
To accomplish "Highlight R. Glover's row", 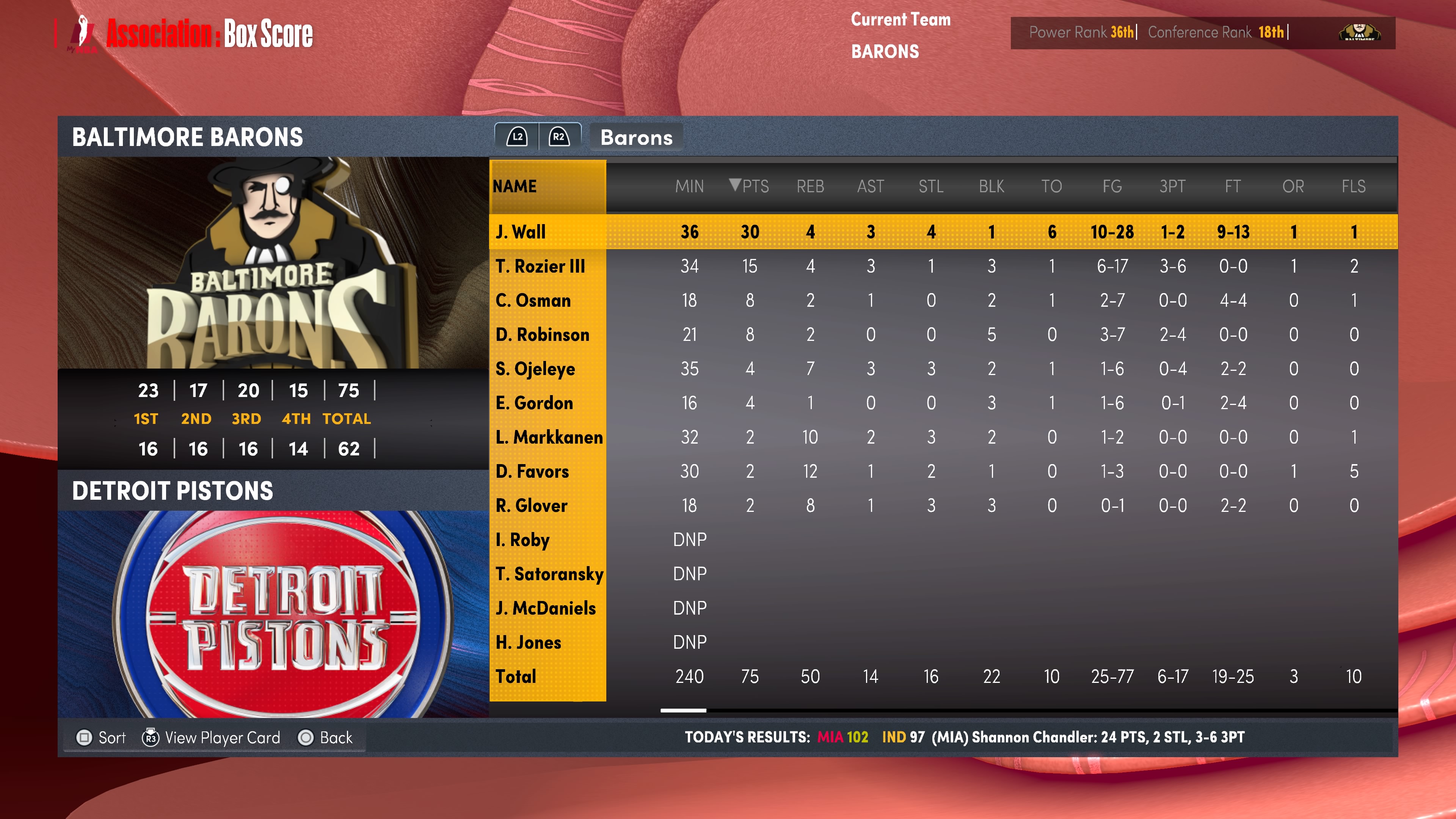I will [x=531, y=505].
